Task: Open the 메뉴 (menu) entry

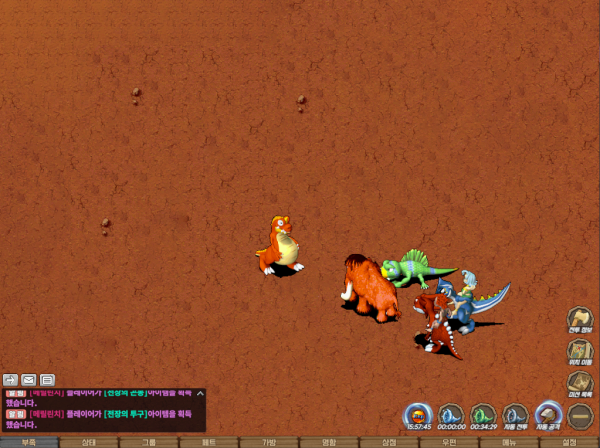Action: pyautogui.click(x=509, y=441)
